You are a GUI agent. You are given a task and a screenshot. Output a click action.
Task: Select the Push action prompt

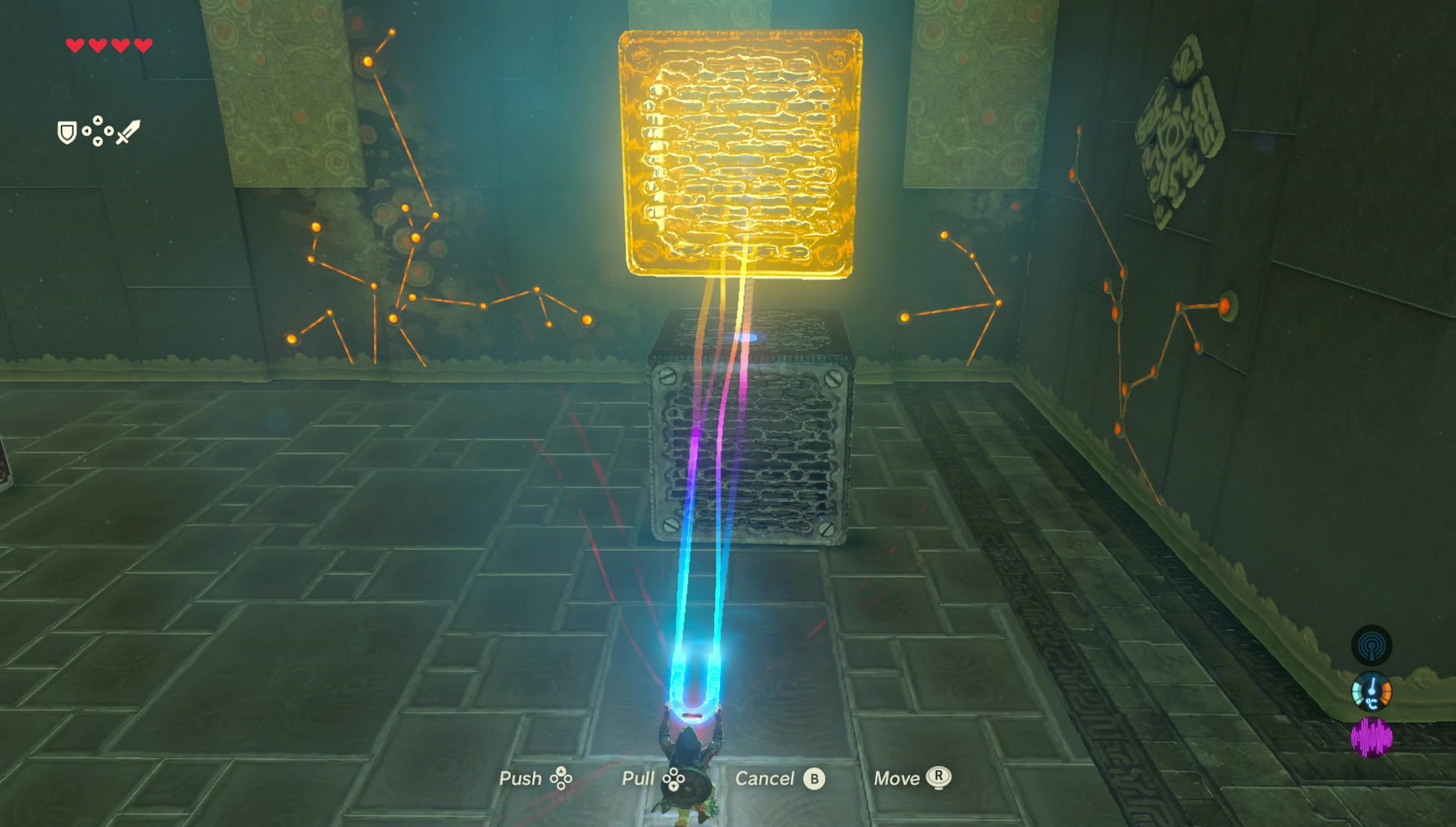pos(521,778)
